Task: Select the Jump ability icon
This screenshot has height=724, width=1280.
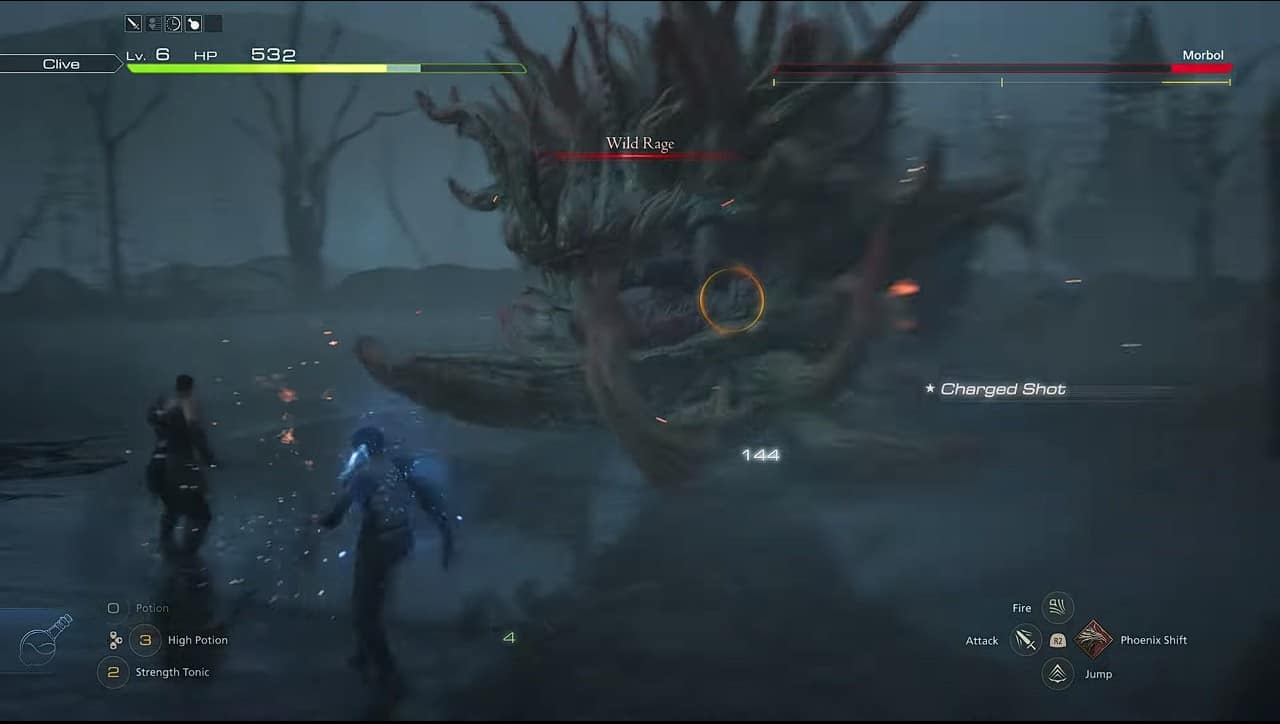Action: [x=1057, y=673]
